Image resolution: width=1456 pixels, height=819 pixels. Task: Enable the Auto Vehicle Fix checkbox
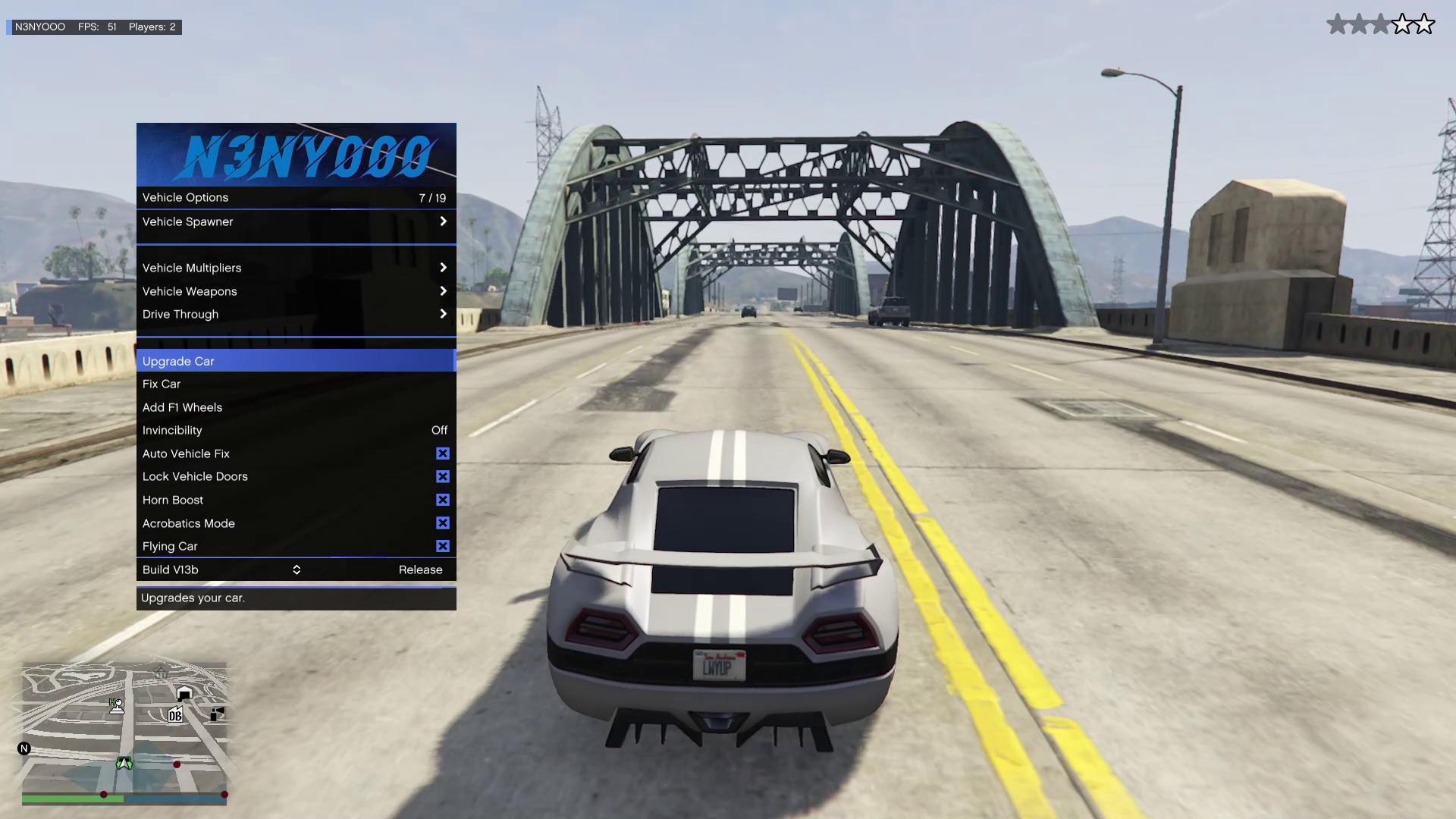[443, 453]
